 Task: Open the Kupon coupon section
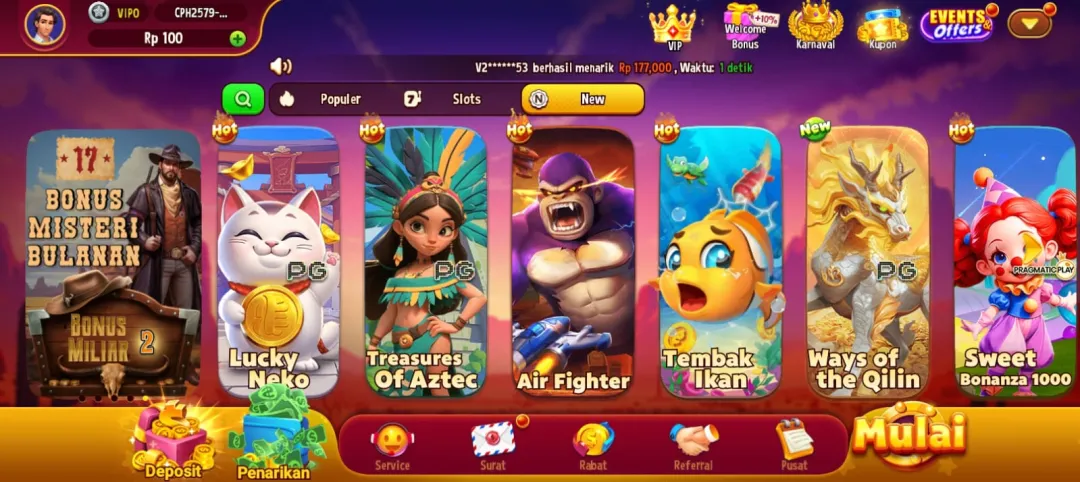point(882,27)
